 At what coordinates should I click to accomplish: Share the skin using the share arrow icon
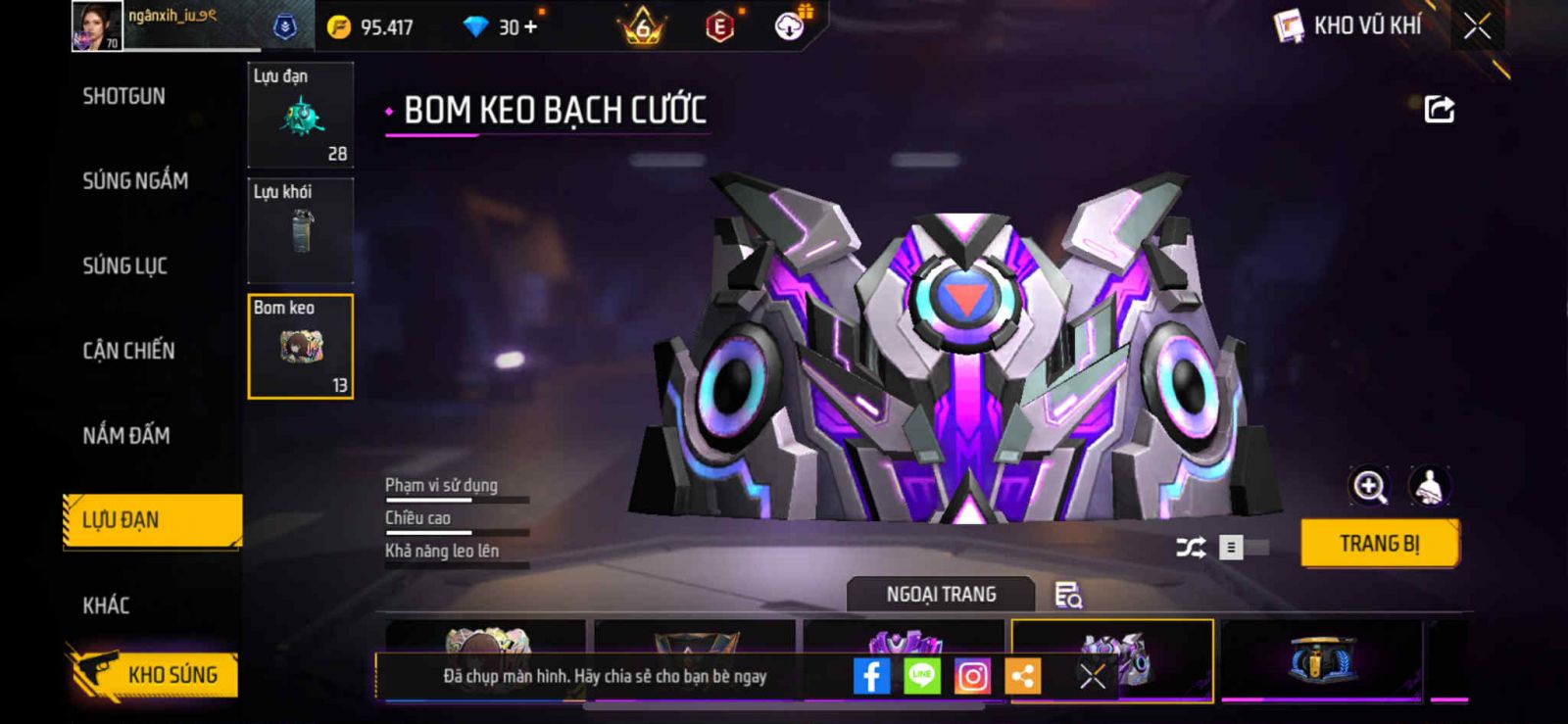[1439, 109]
